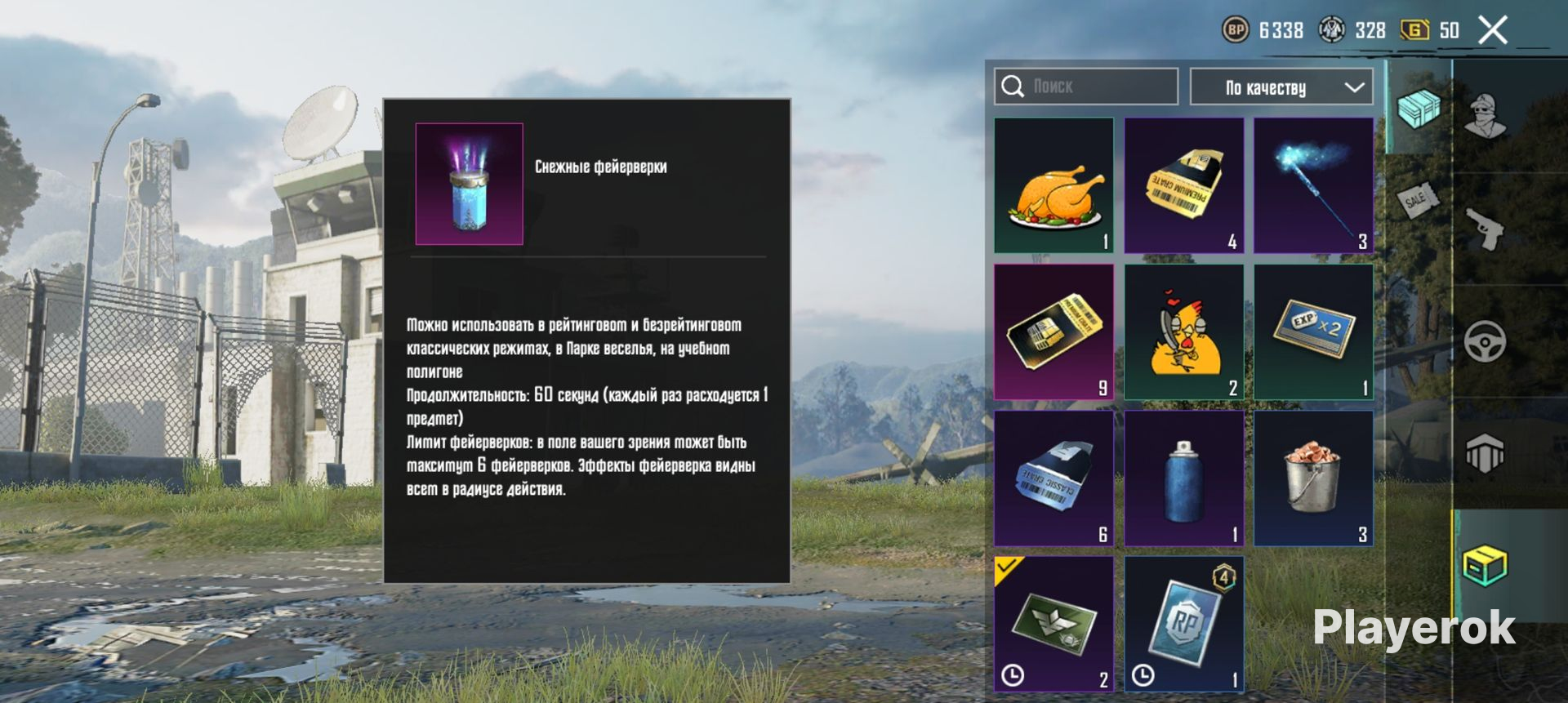The width and height of the screenshot is (1568, 703).
Task: Select the yellow-green box inventory category
Action: pos(1486,565)
